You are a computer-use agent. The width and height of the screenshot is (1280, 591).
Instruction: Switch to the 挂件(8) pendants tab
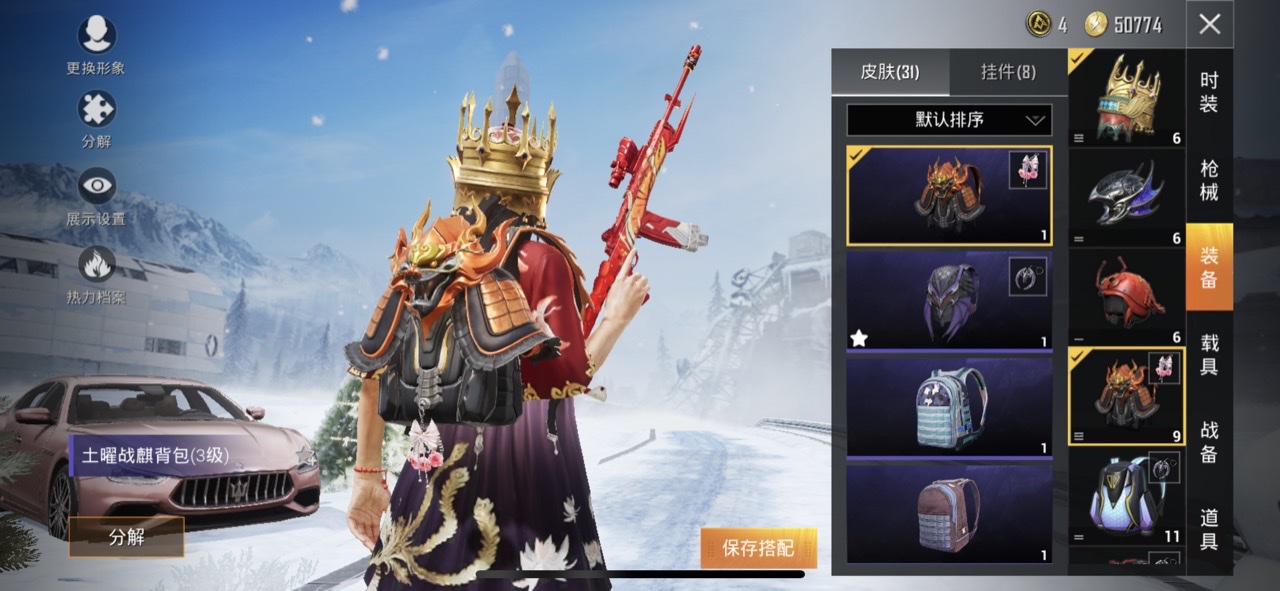(x=1008, y=72)
